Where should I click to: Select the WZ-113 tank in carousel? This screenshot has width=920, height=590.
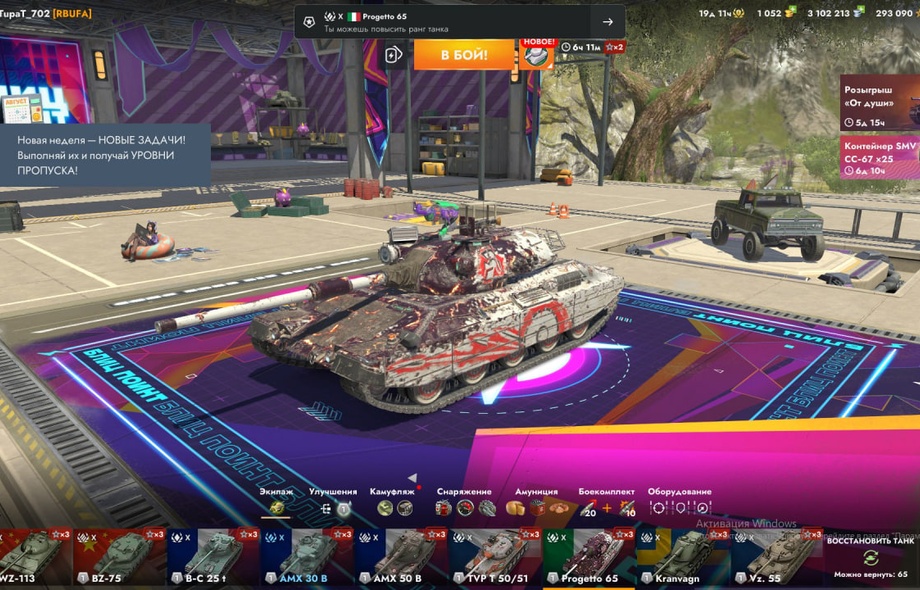coord(35,558)
